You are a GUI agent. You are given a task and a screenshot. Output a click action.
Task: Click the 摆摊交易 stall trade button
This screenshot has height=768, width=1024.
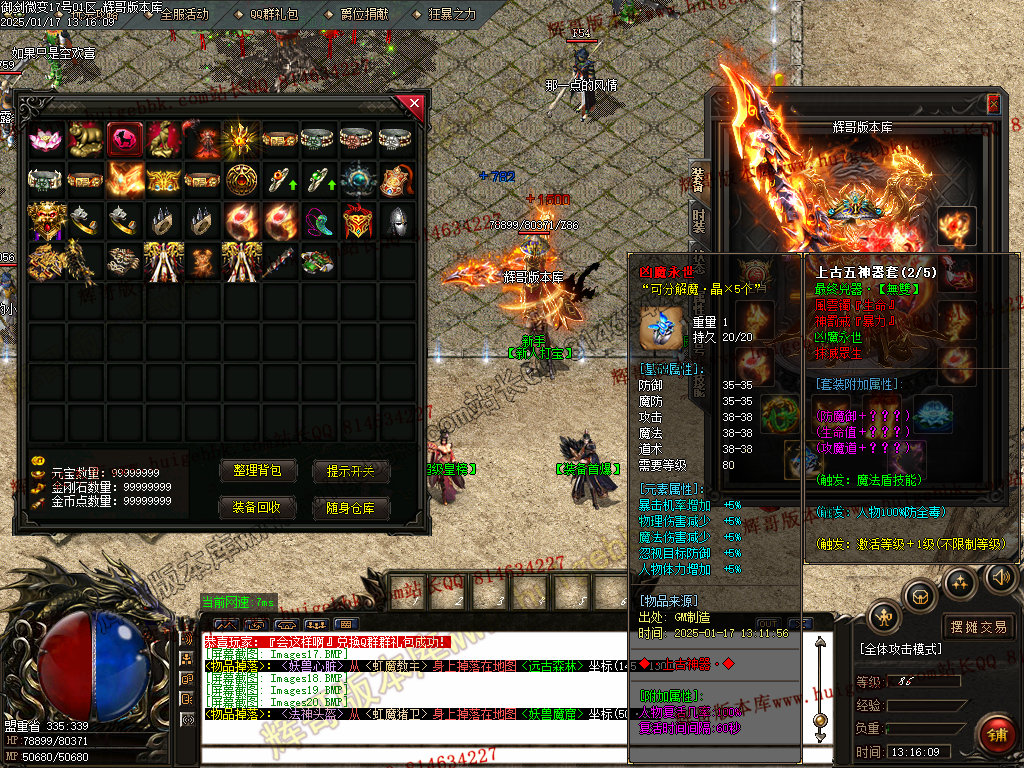[979, 627]
